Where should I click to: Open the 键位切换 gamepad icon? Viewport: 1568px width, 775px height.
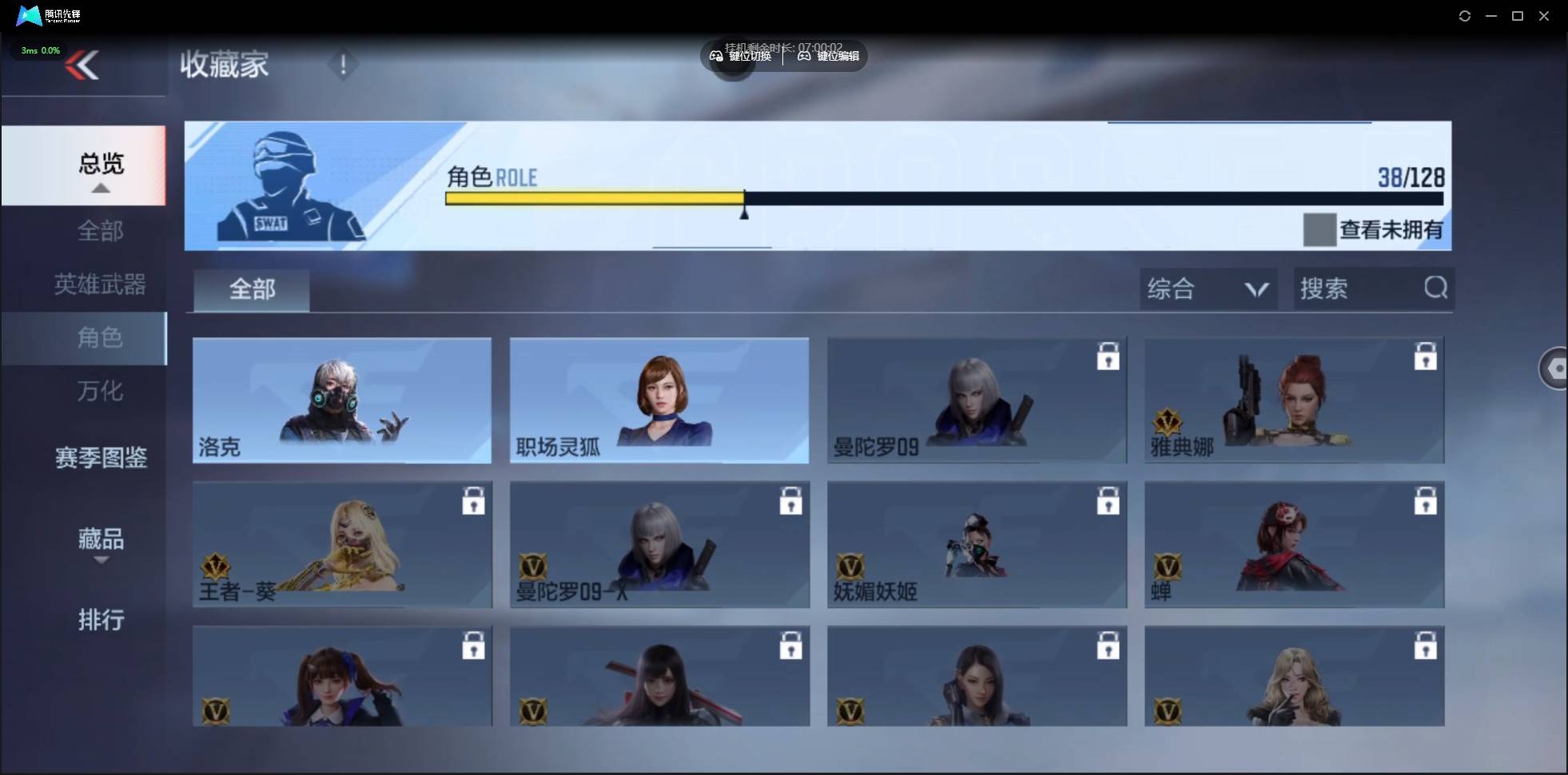click(x=717, y=56)
